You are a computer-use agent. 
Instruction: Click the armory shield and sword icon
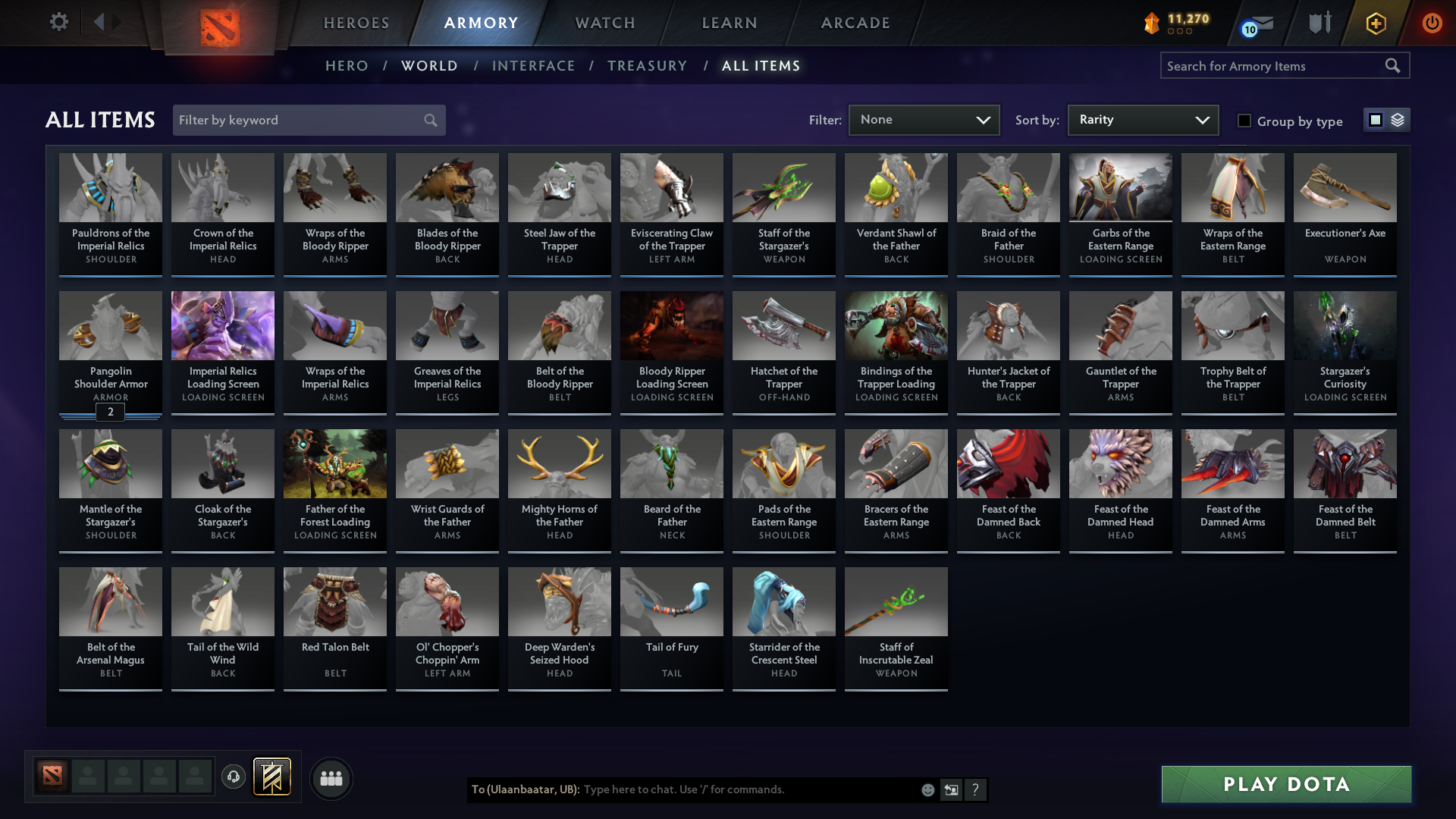1319,23
